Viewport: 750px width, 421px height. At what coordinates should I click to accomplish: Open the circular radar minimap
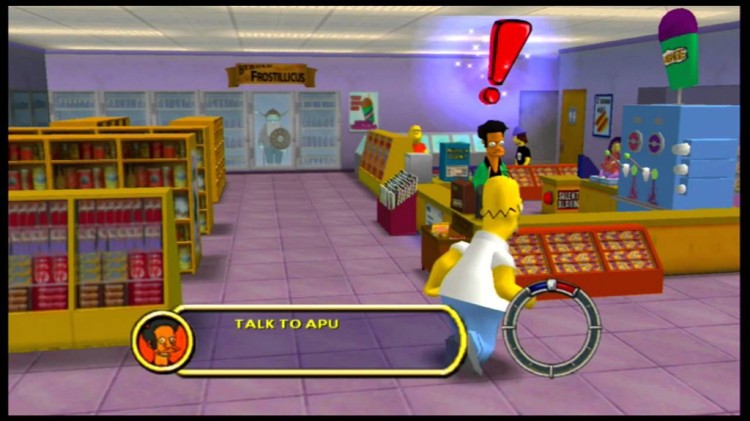552,329
